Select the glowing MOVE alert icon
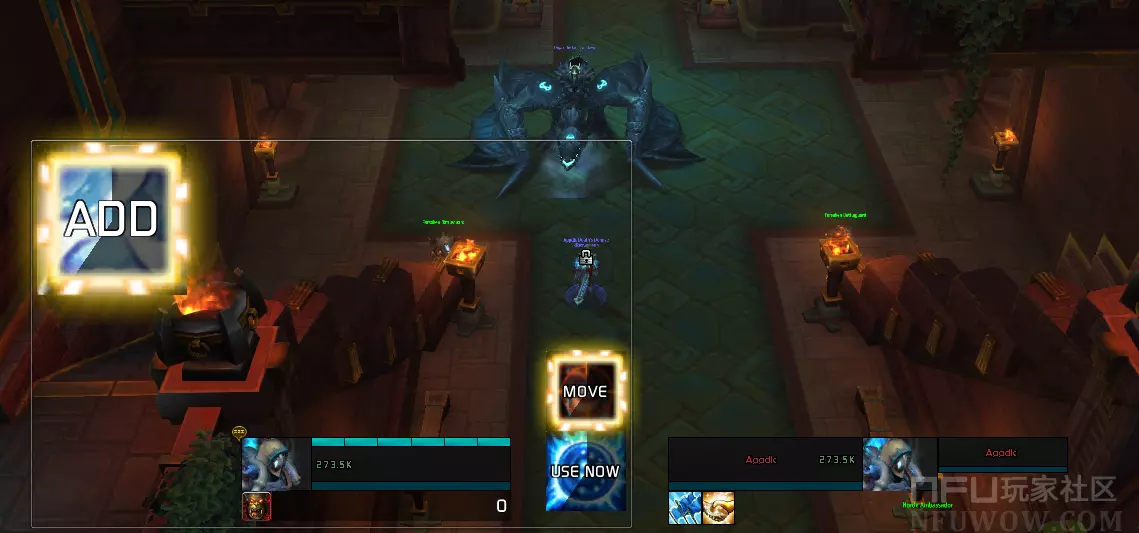Screen dimensions: 1139x533 pyautogui.click(x=585, y=391)
